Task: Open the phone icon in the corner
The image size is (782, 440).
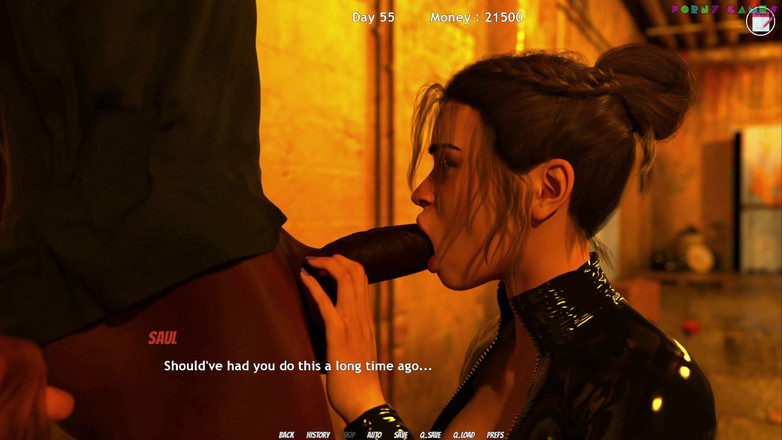Action: [x=760, y=21]
